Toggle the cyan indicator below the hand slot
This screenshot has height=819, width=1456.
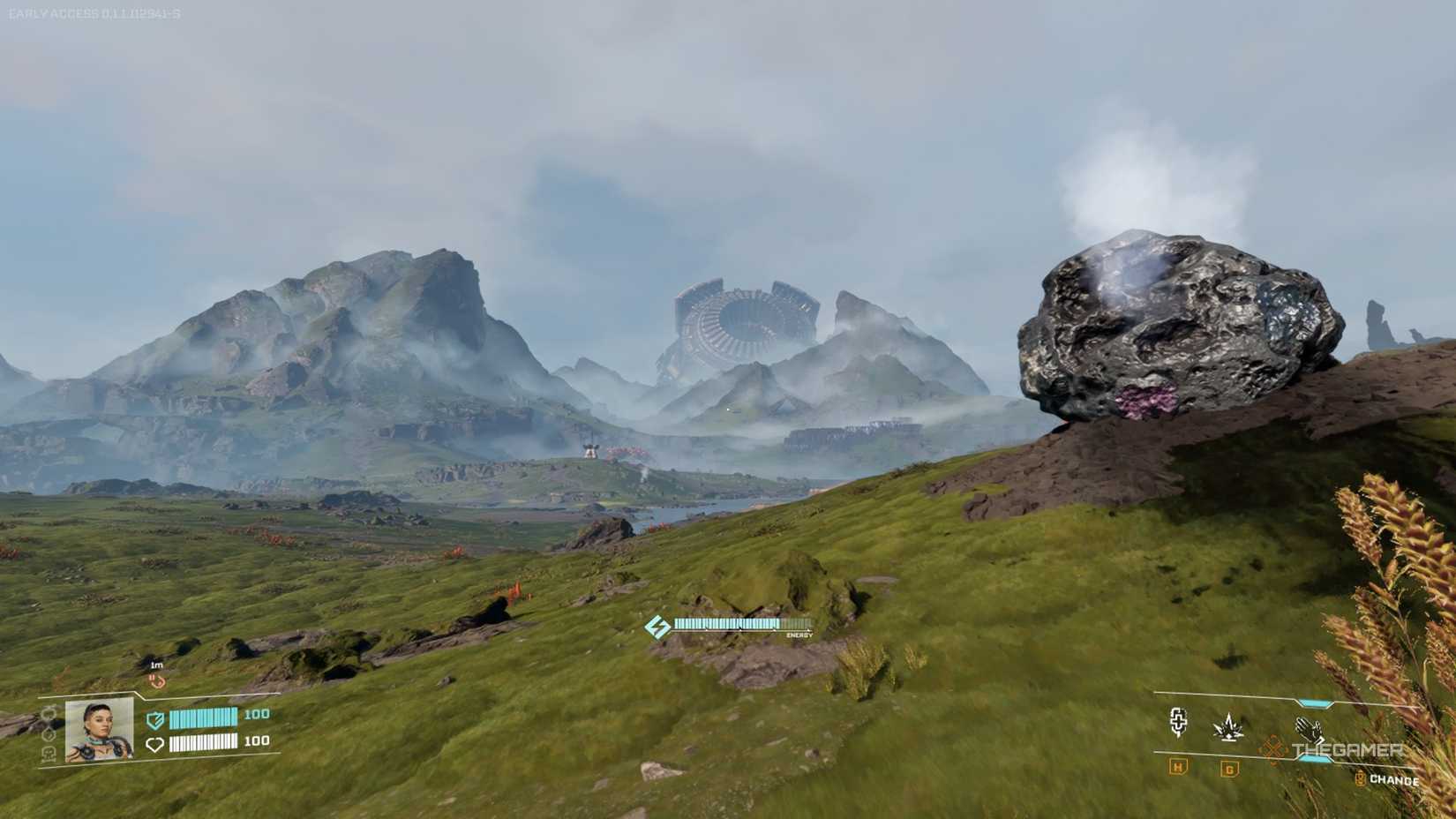pos(1315,759)
